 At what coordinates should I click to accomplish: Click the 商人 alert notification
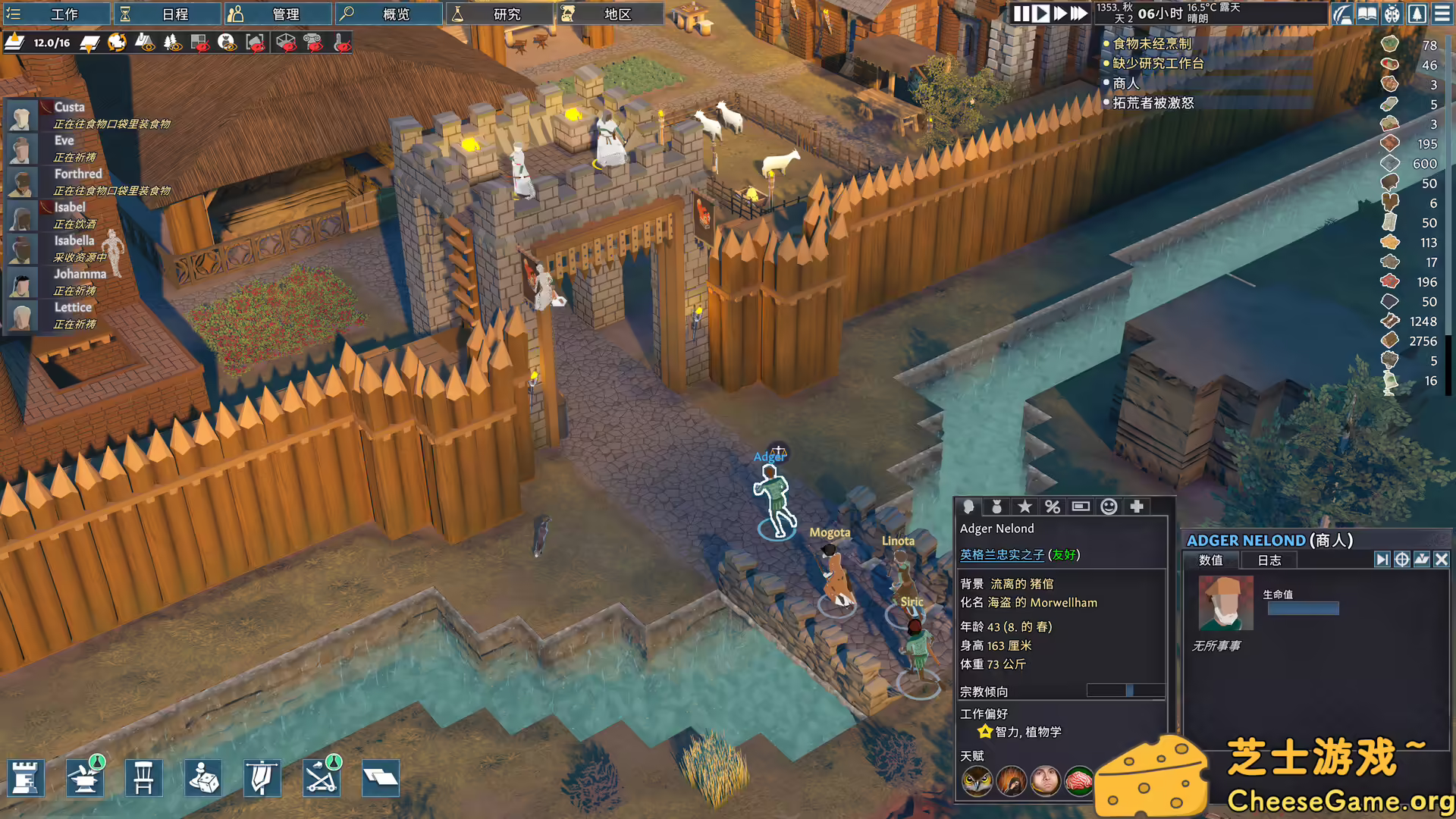point(1125,83)
